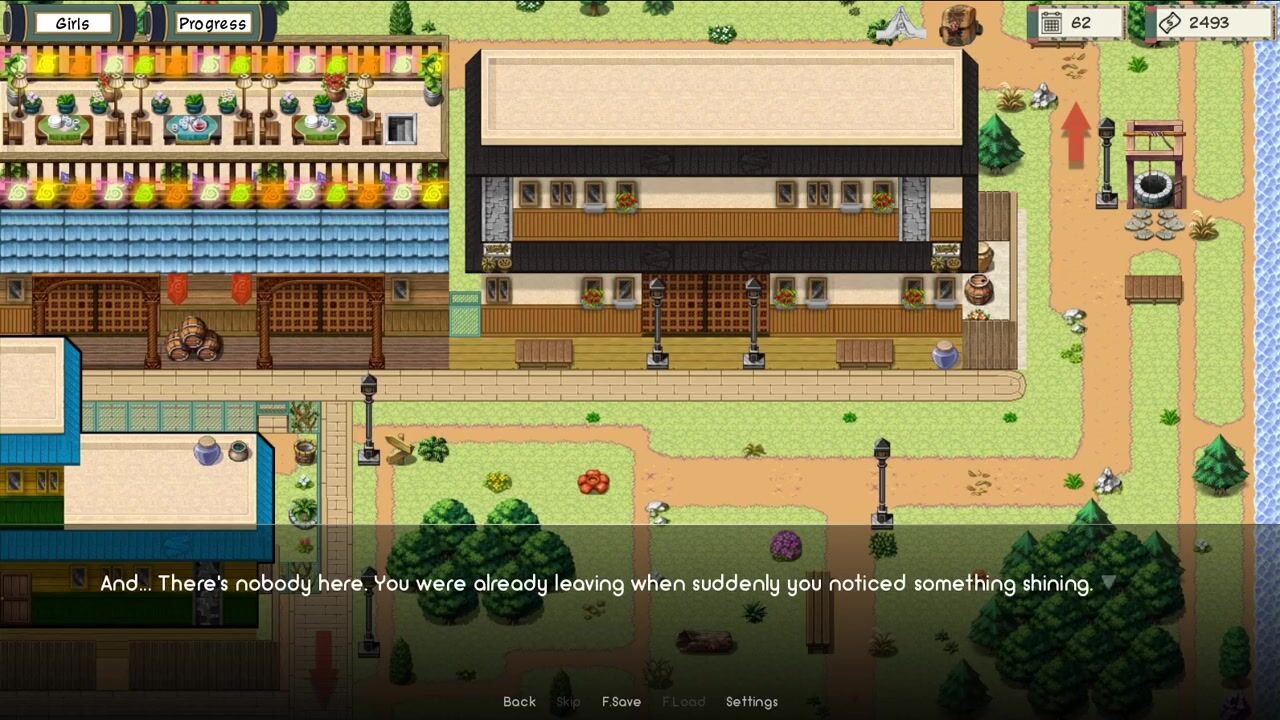1280x720 pixels.
Task: Go Back in the dialogue
Action: (519, 702)
